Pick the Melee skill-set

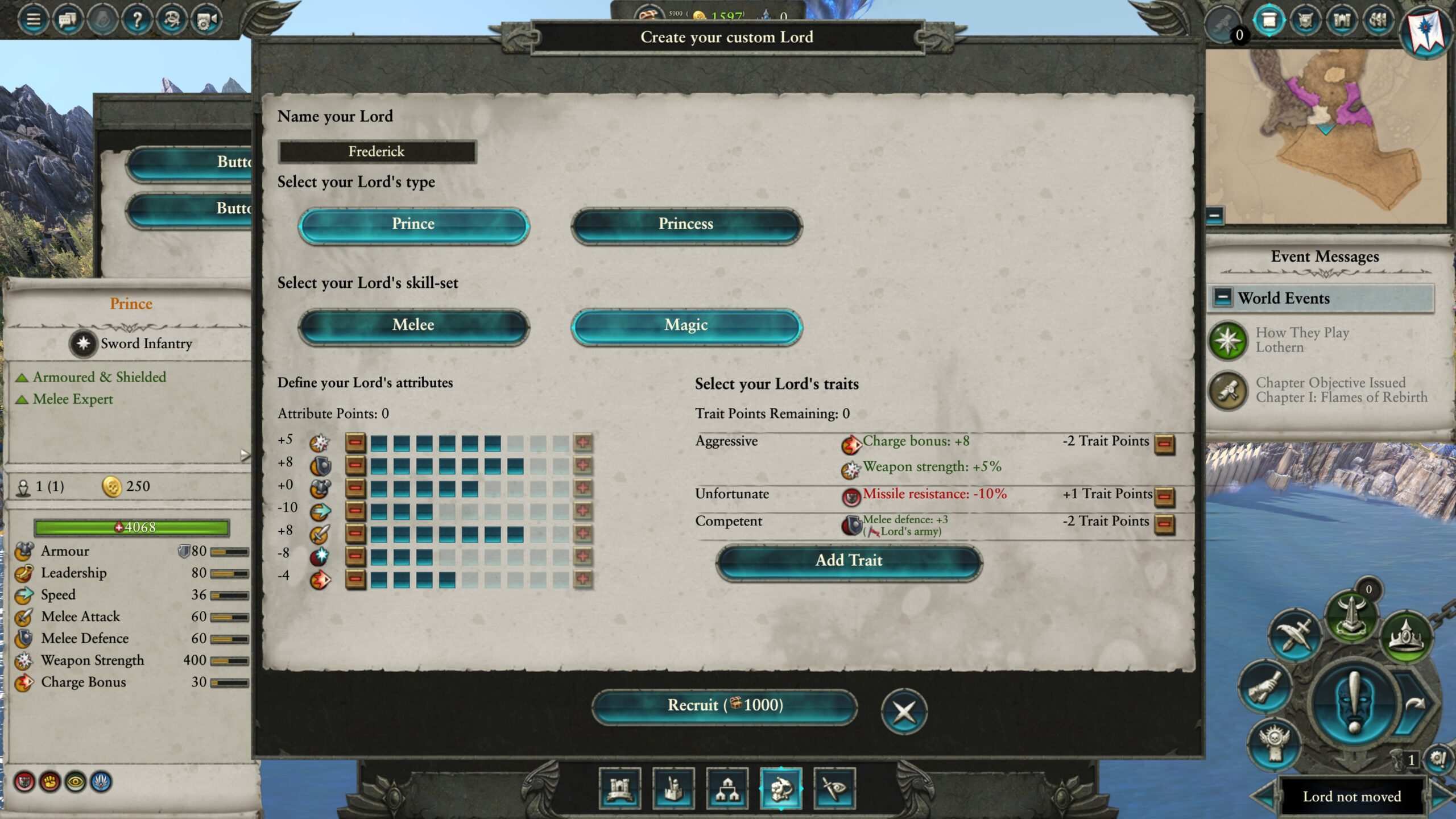(413, 325)
